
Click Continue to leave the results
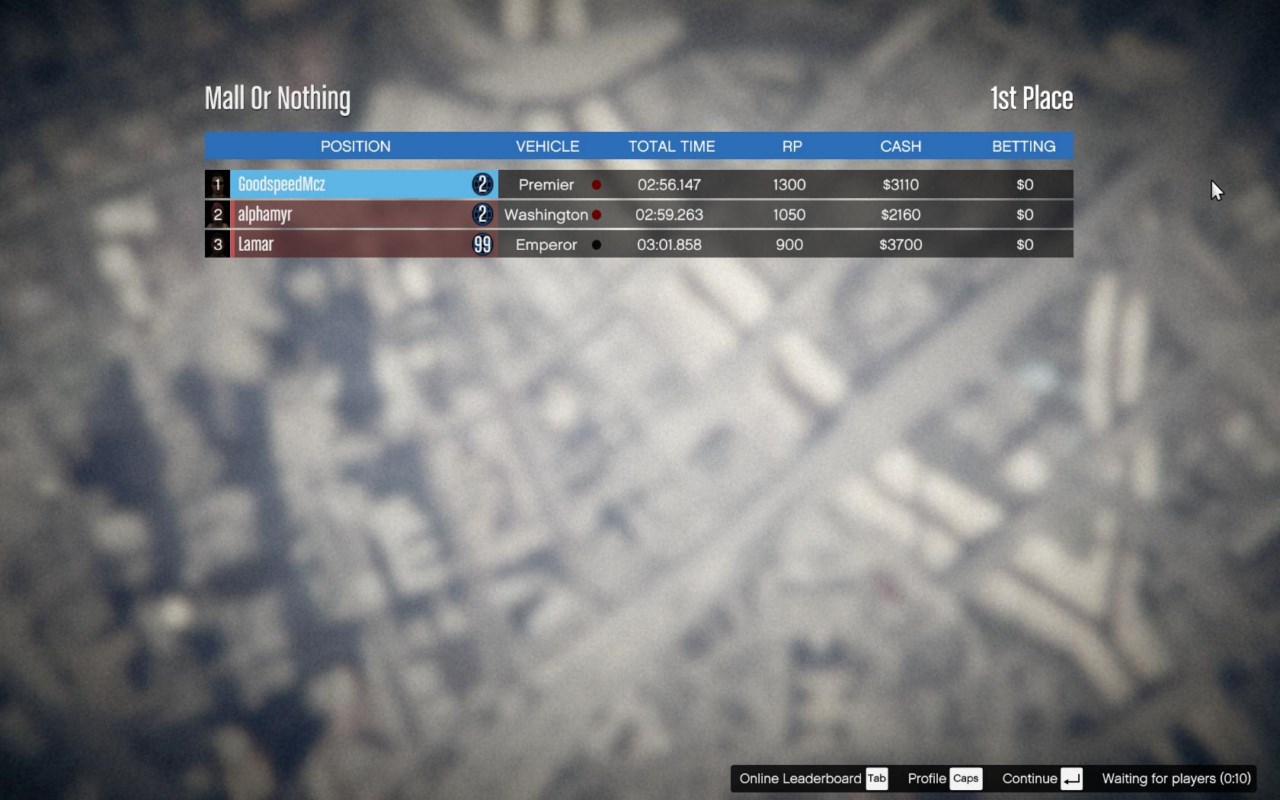[1041, 779]
